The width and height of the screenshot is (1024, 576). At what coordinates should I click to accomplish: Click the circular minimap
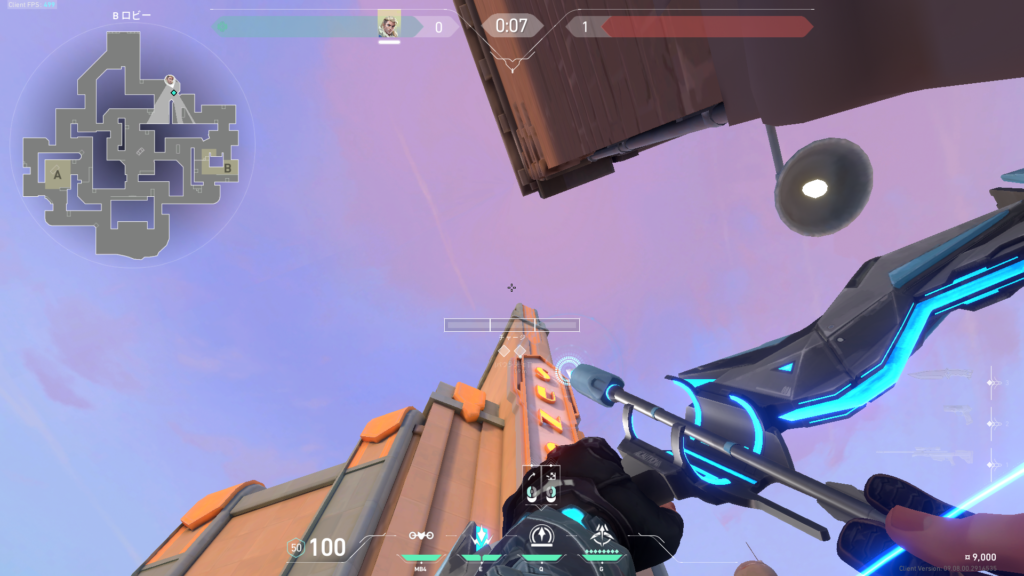point(132,143)
